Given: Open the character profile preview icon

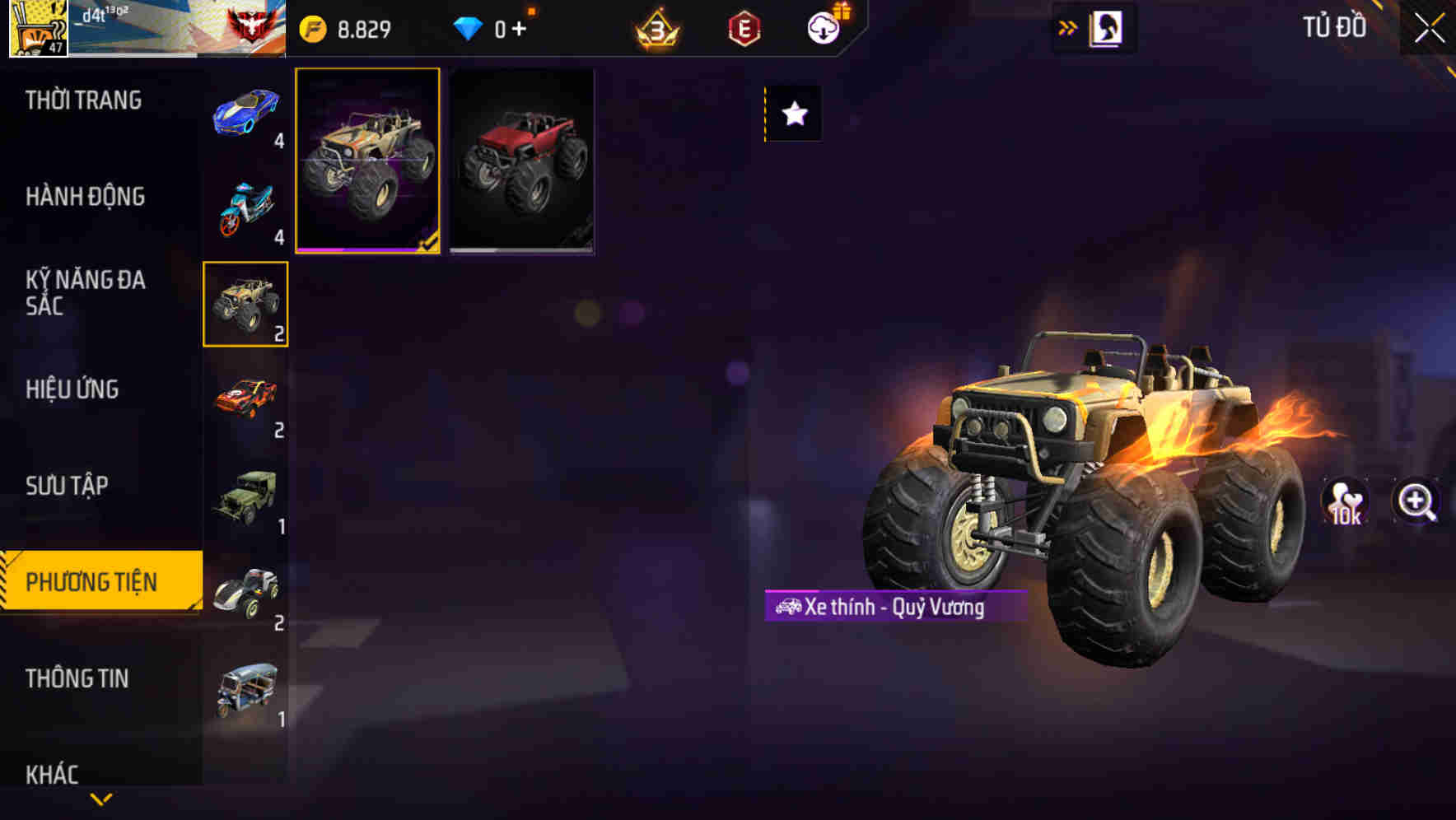Looking at the screenshot, I should (x=1108, y=26).
